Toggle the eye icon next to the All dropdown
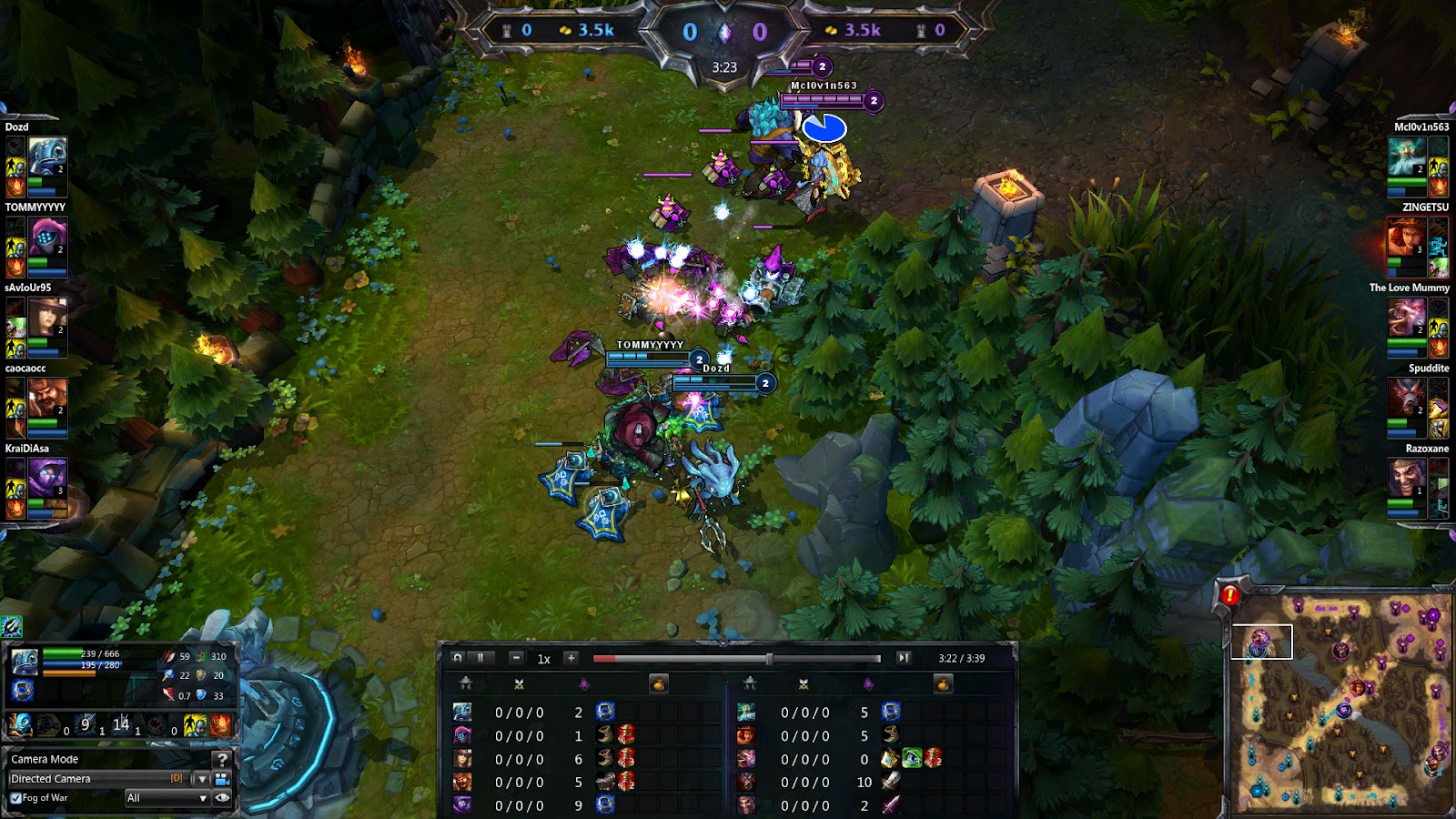 pos(222,799)
